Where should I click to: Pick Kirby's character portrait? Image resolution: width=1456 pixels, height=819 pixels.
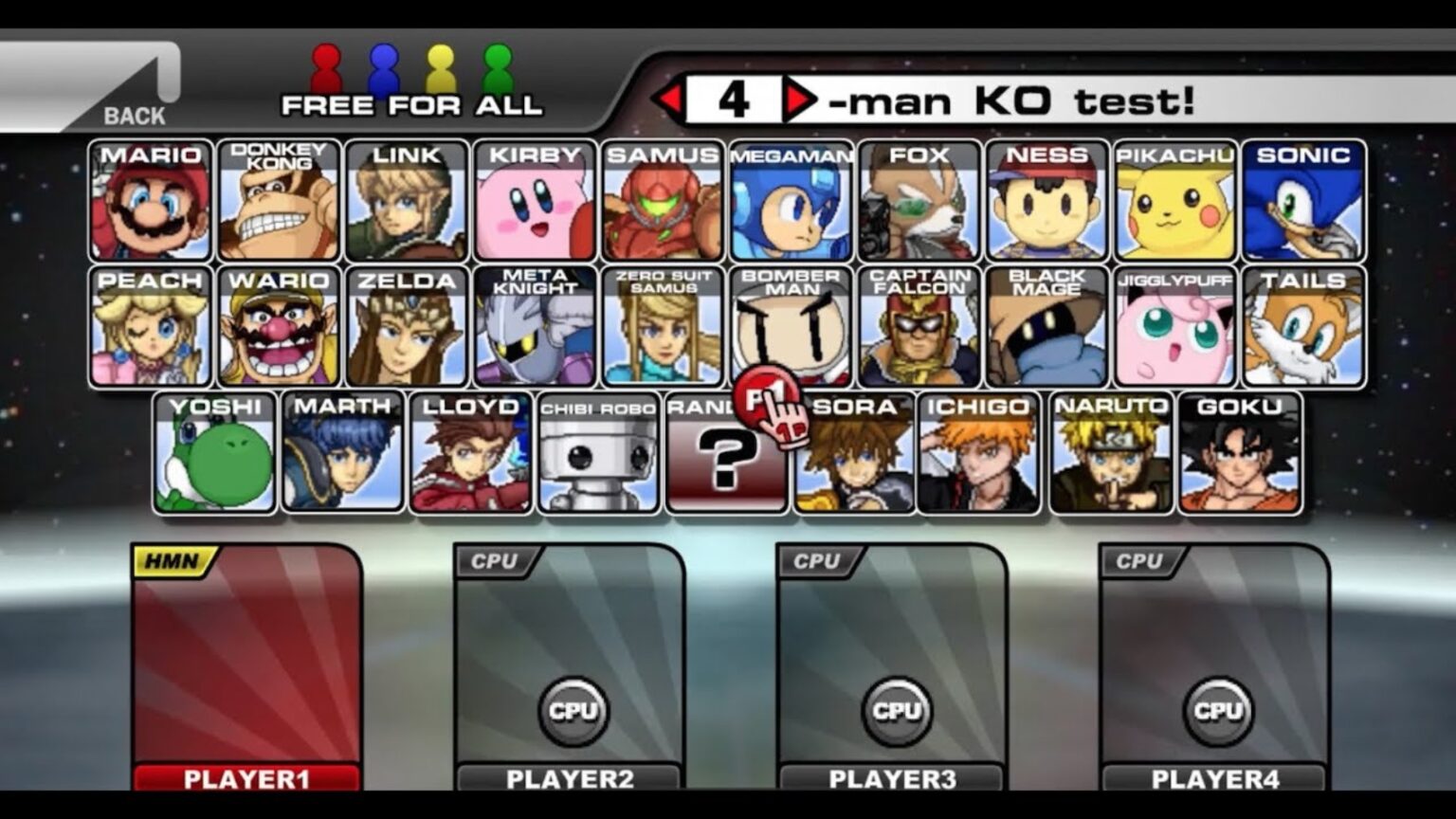pos(534,204)
